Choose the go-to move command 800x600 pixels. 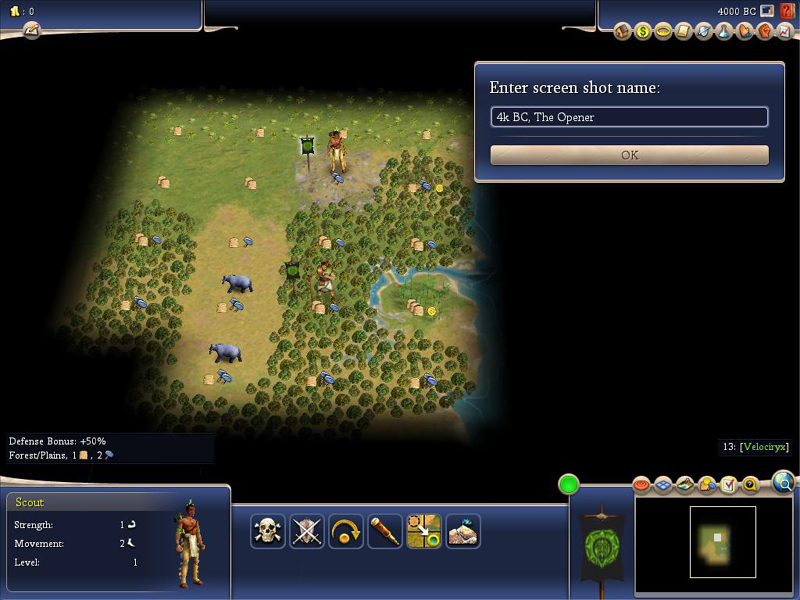(424, 531)
